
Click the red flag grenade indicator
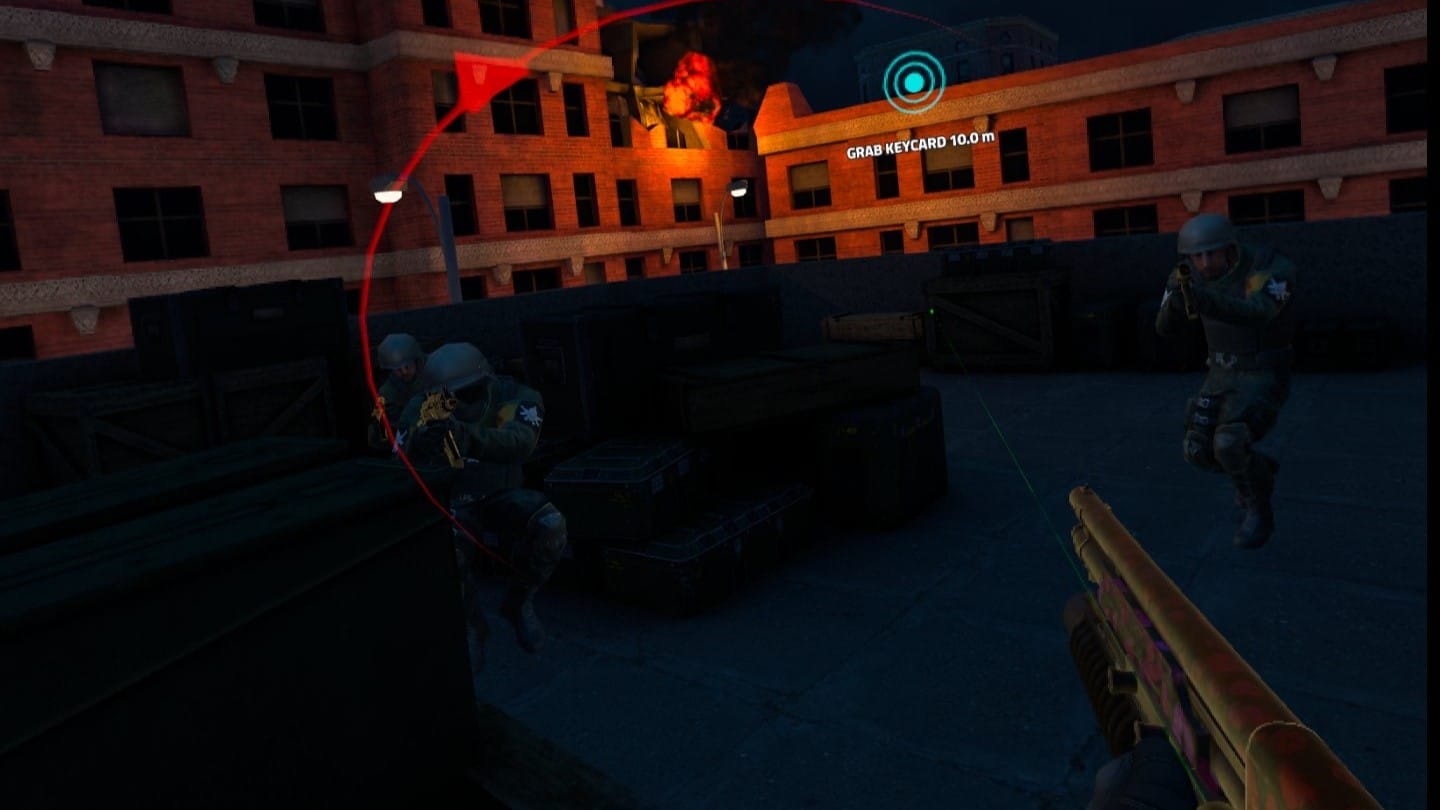pyautogui.click(x=480, y=78)
